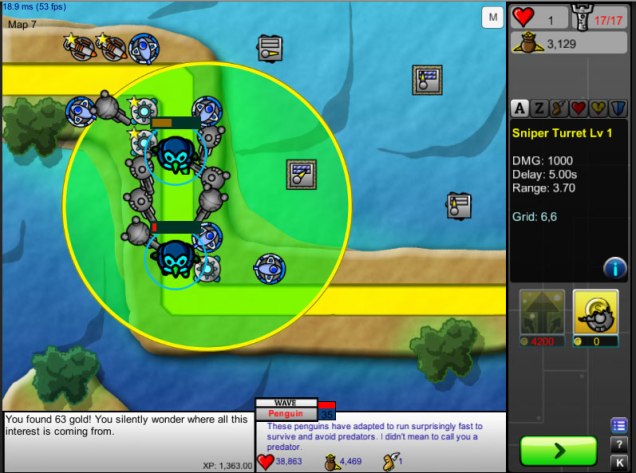Choose the sword targeting tab
Viewport: 636px width, 473px height.
point(558,108)
